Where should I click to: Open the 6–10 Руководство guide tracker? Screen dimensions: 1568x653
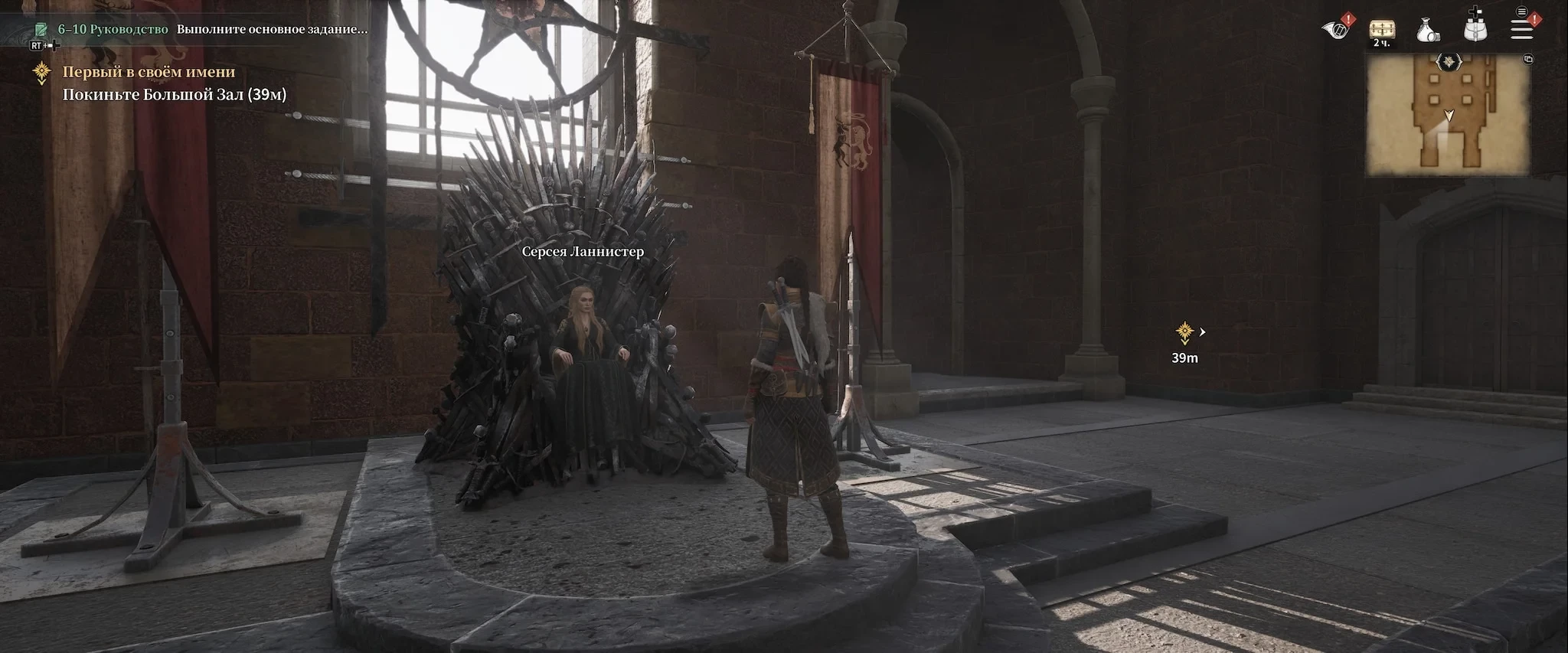[113, 29]
